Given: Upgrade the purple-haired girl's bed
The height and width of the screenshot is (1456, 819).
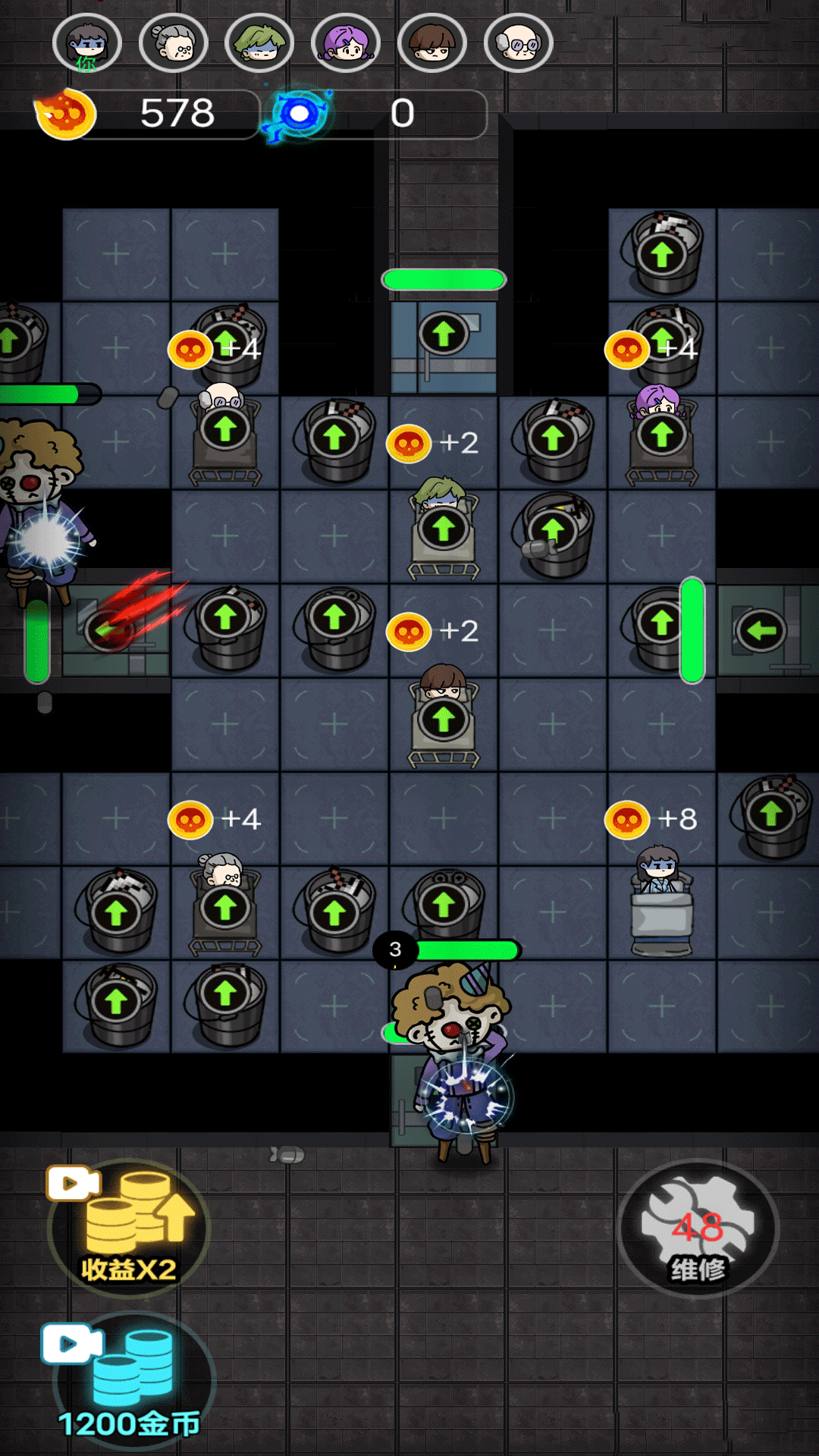Looking at the screenshot, I should click(662, 435).
